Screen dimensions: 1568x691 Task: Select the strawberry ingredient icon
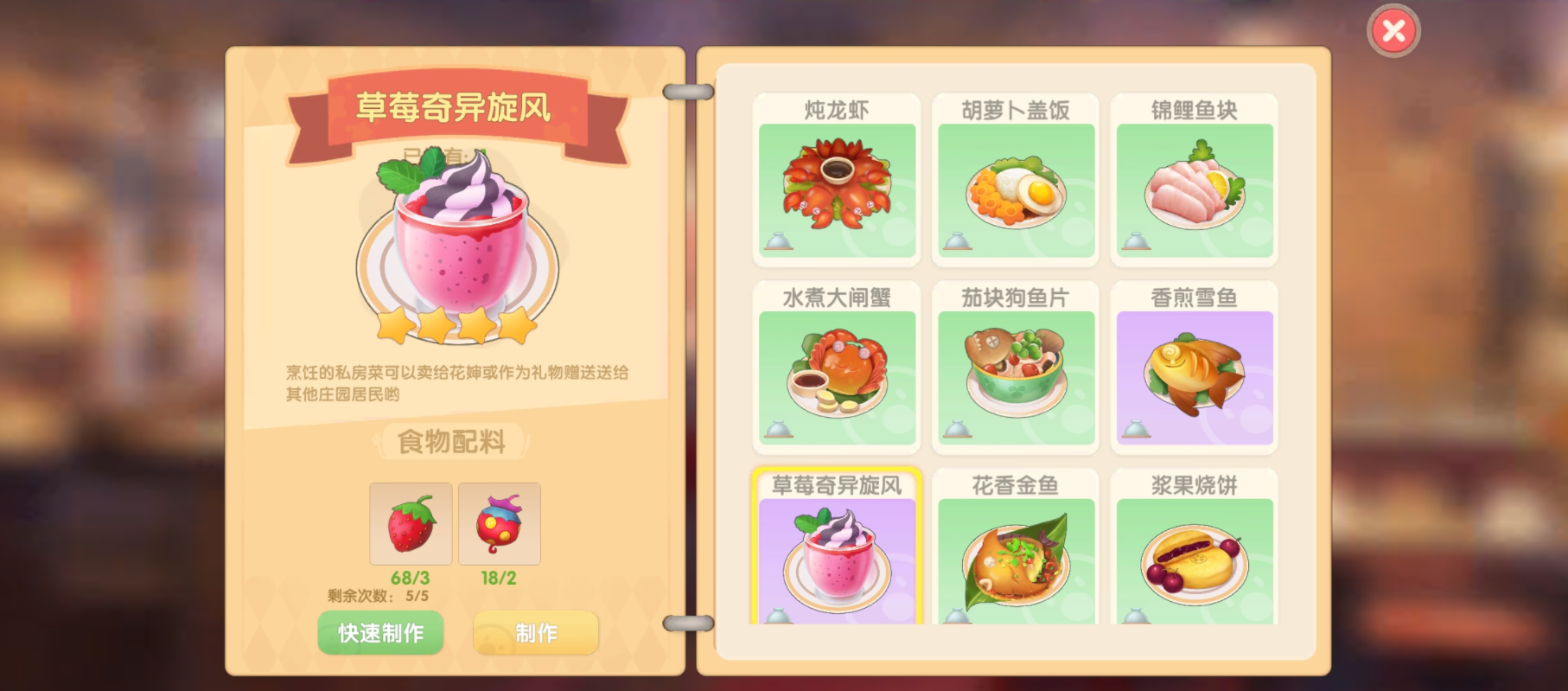[411, 524]
